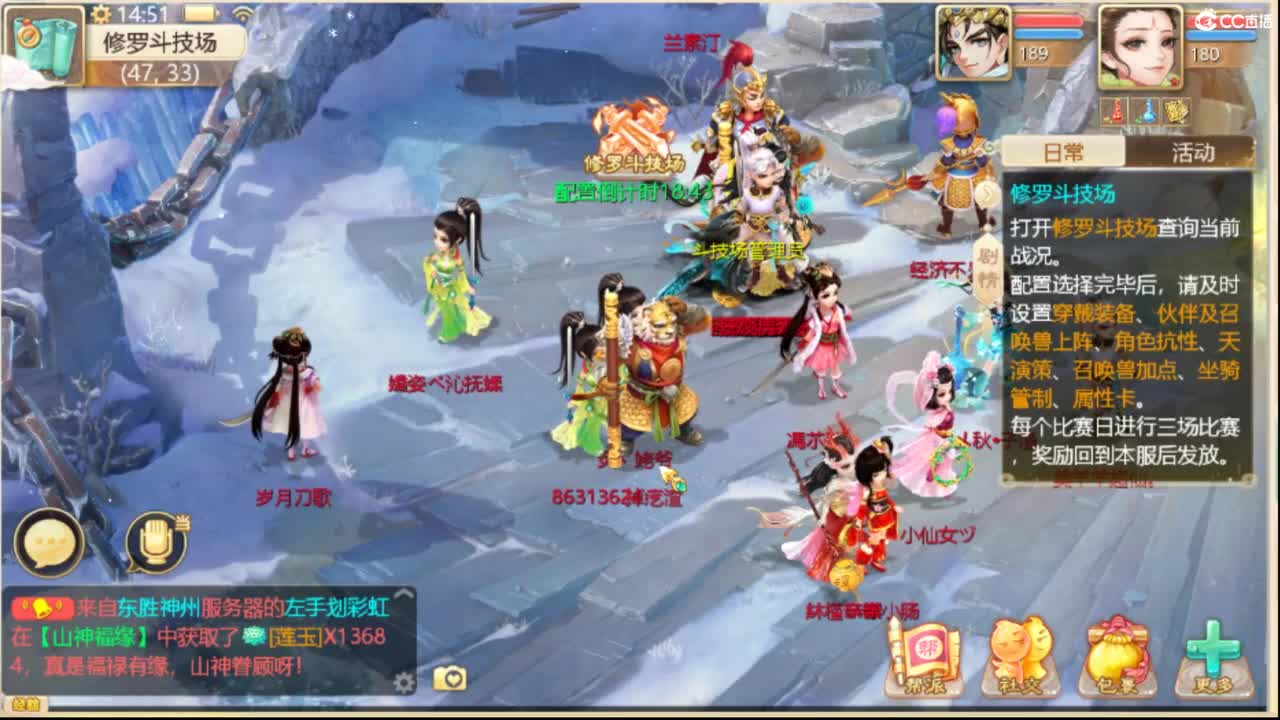Switch to the 活动 (Activity) tab
1280x720 pixels.
pos(1192,152)
